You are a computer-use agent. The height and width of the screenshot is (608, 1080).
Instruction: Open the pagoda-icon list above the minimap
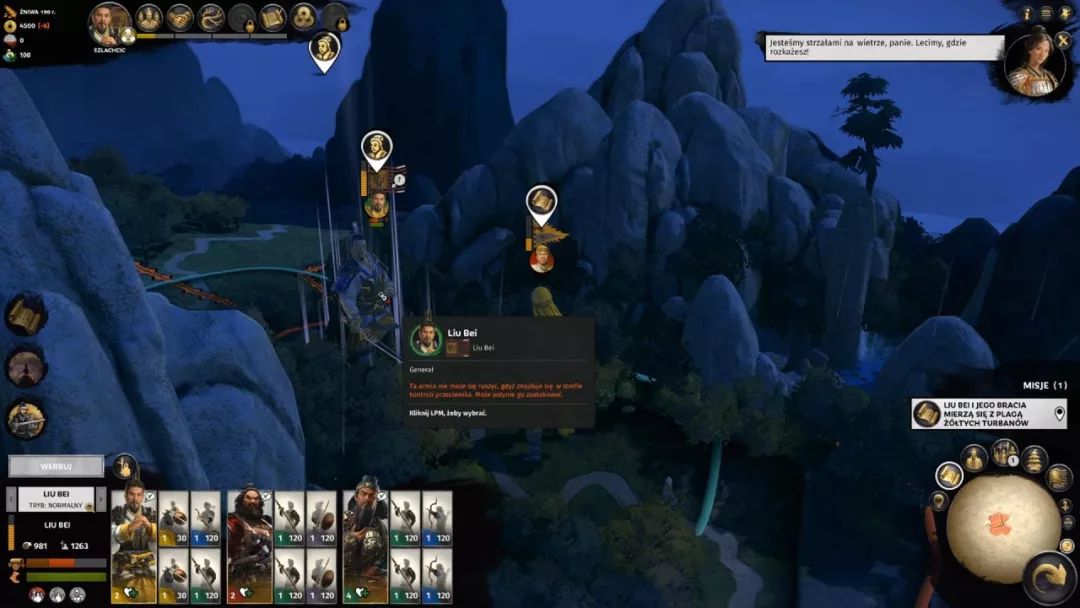pos(1034,459)
